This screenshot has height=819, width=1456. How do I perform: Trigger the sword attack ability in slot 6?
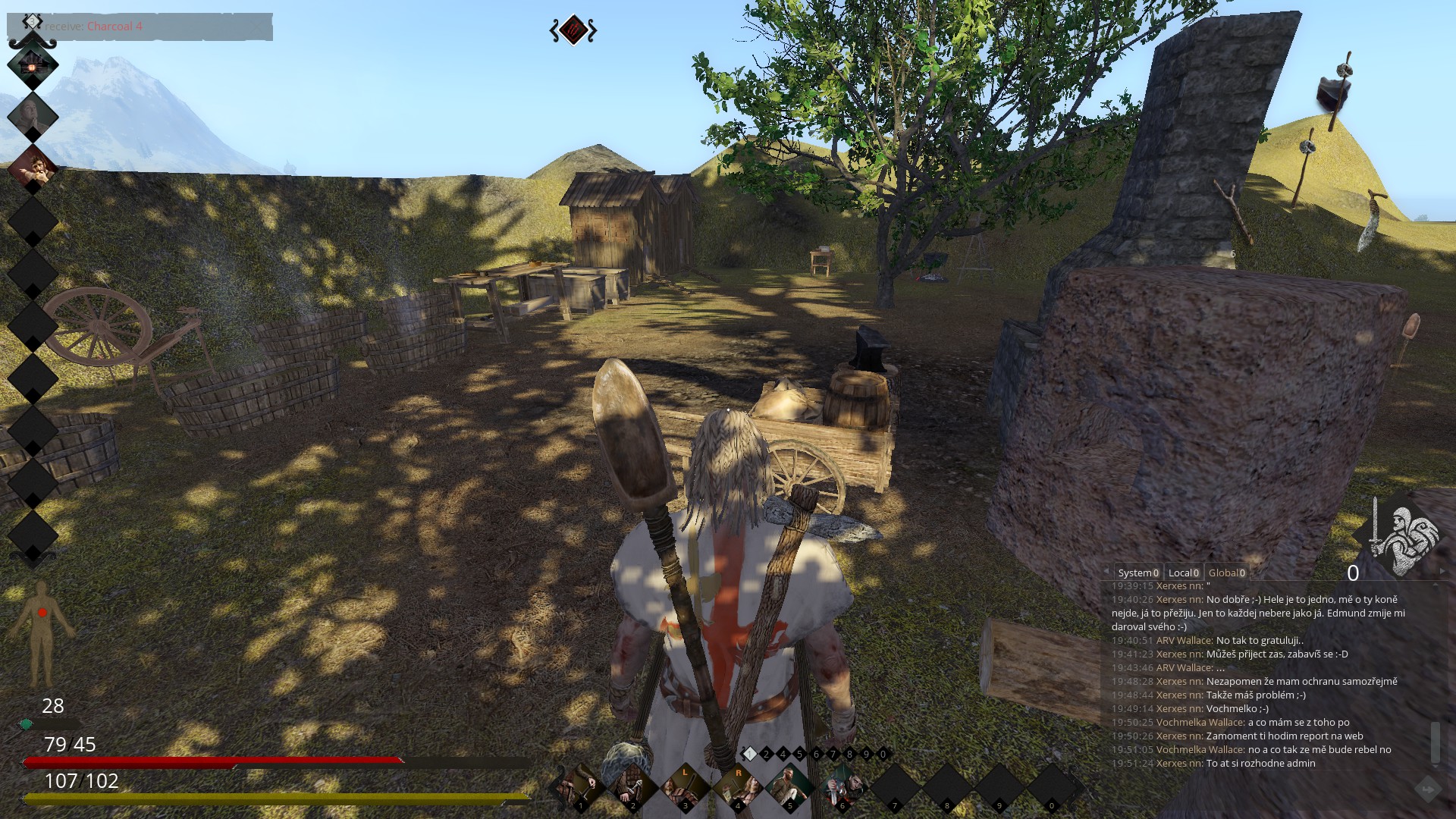(842, 788)
